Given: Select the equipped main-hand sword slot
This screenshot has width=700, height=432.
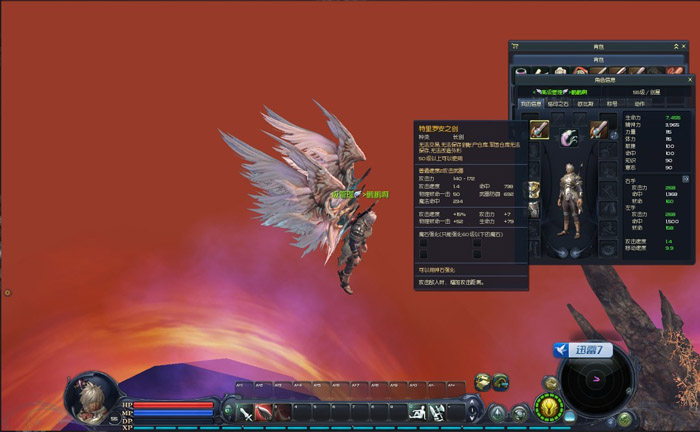Looking at the screenshot, I should (539, 129).
